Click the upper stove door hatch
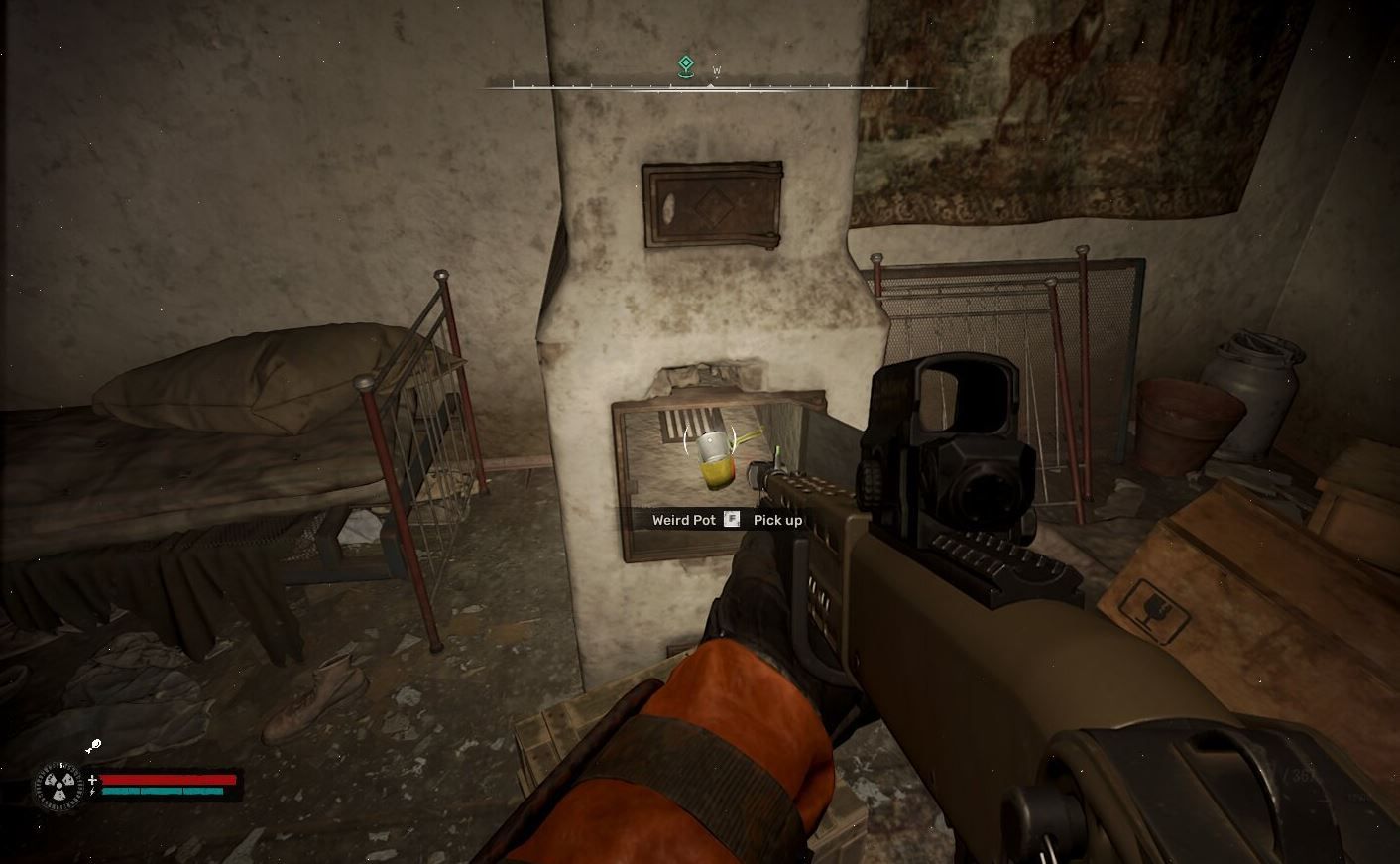 [710, 205]
